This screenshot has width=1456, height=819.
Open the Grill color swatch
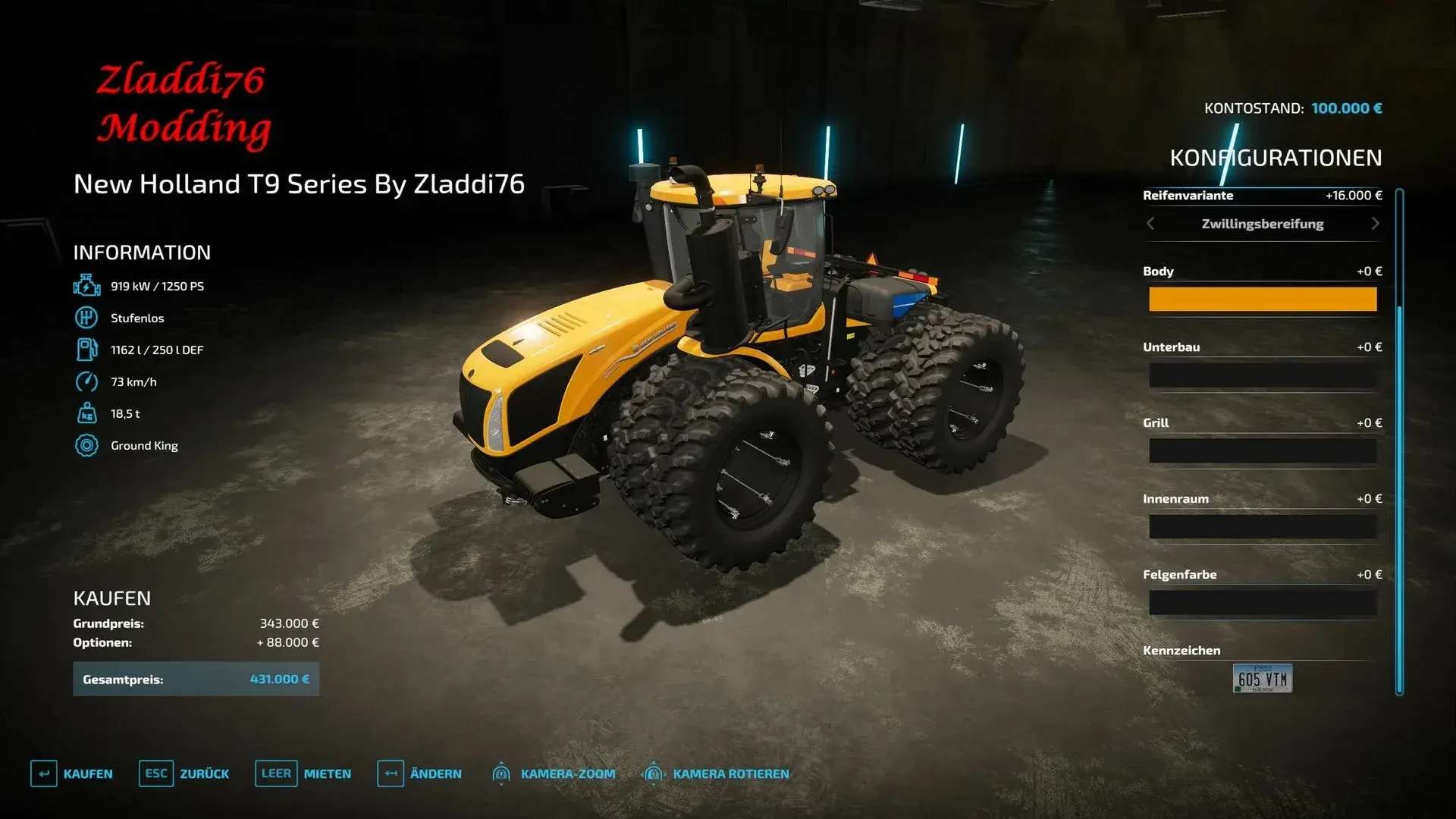pyautogui.click(x=1262, y=451)
